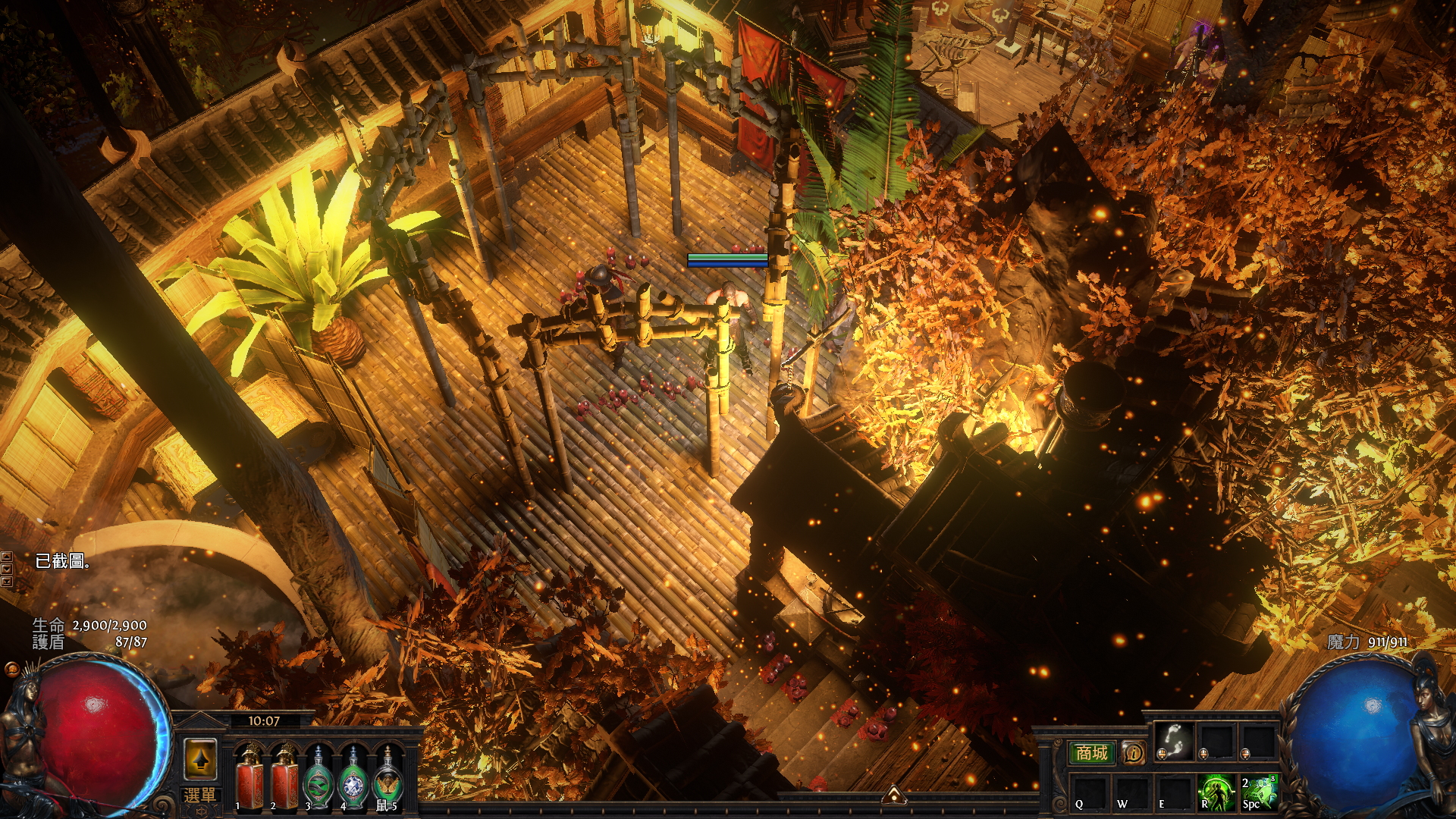Click the arrow tab at bottom center

point(894,795)
